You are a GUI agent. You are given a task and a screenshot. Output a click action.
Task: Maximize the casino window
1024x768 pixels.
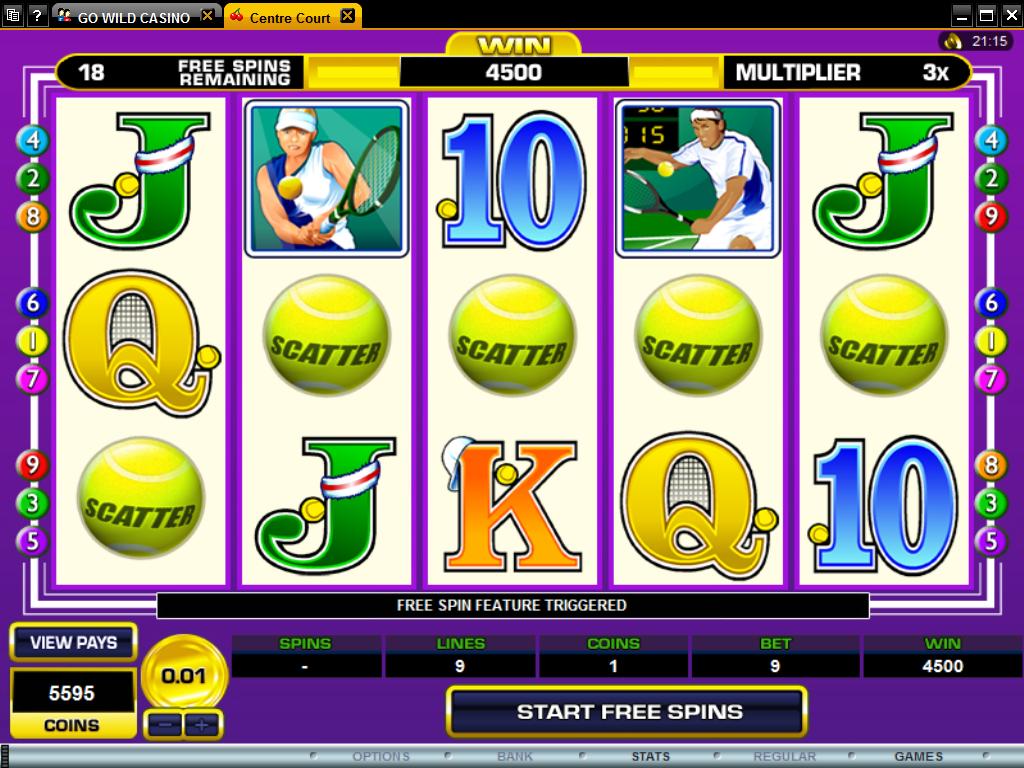tap(986, 15)
